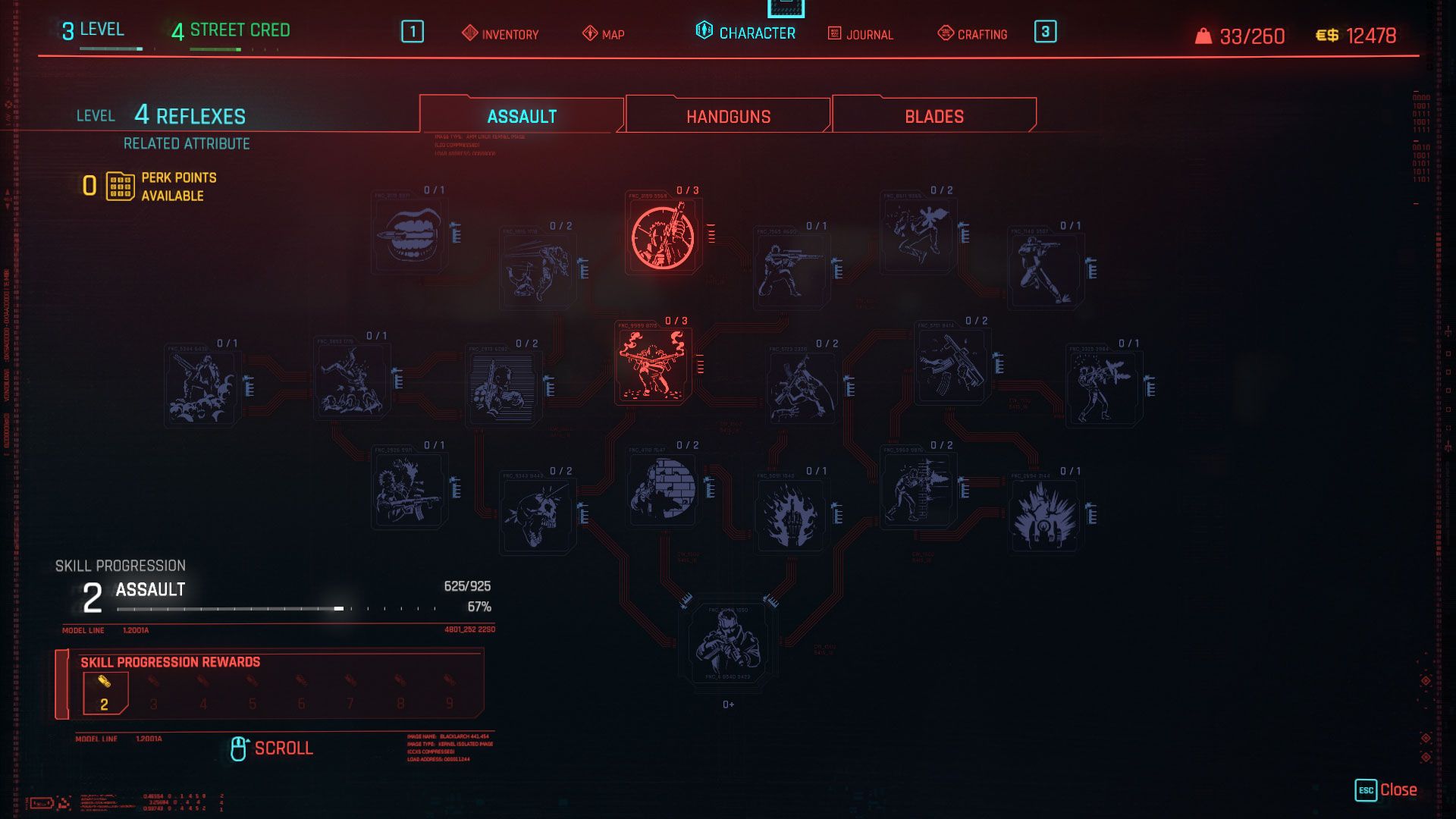
Task: Switch to the Handguns skill tab
Action: [x=728, y=116]
